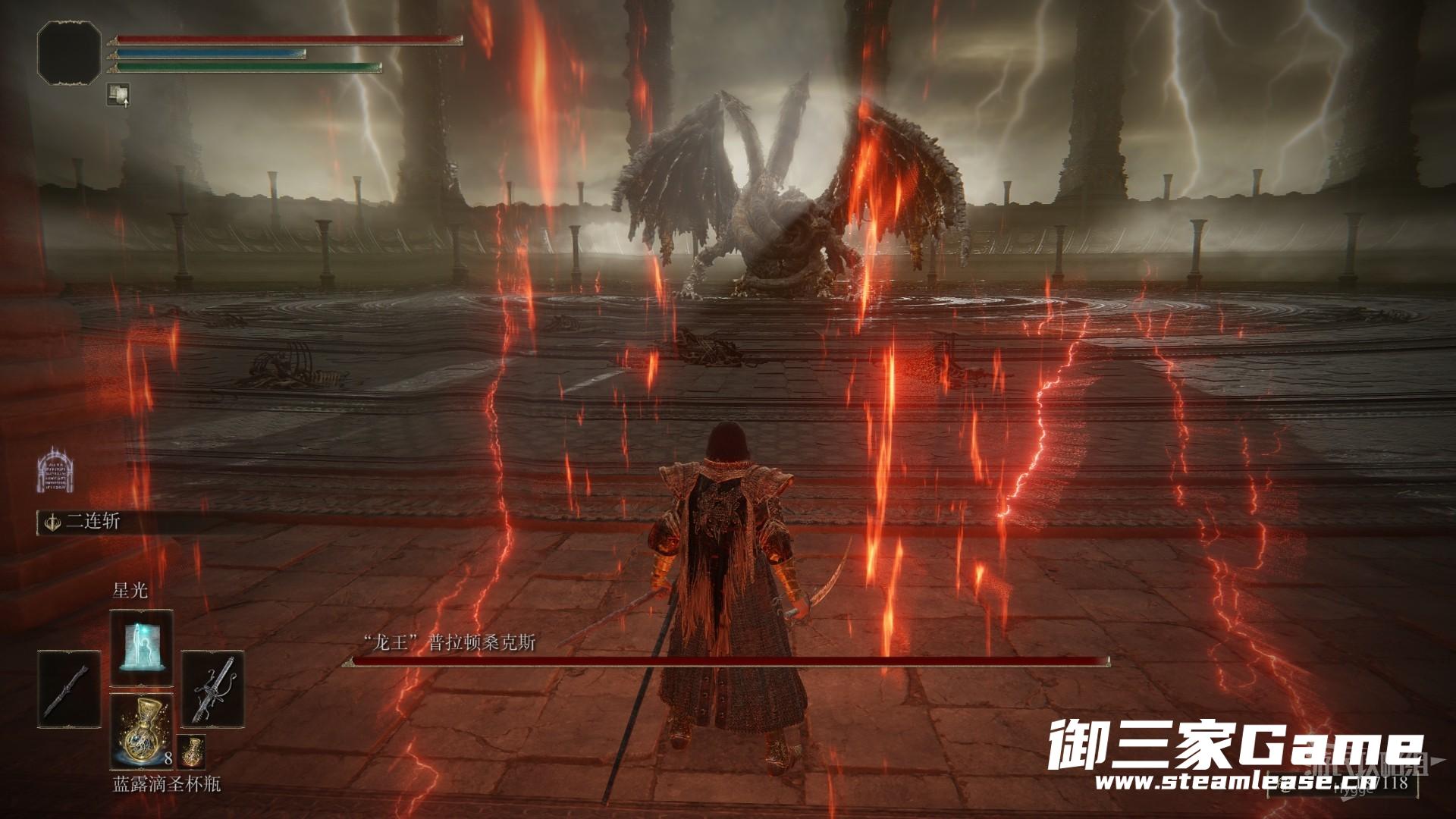The width and height of the screenshot is (1456, 819).
Task: Select the Starlight spell slot
Action: coord(142,646)
